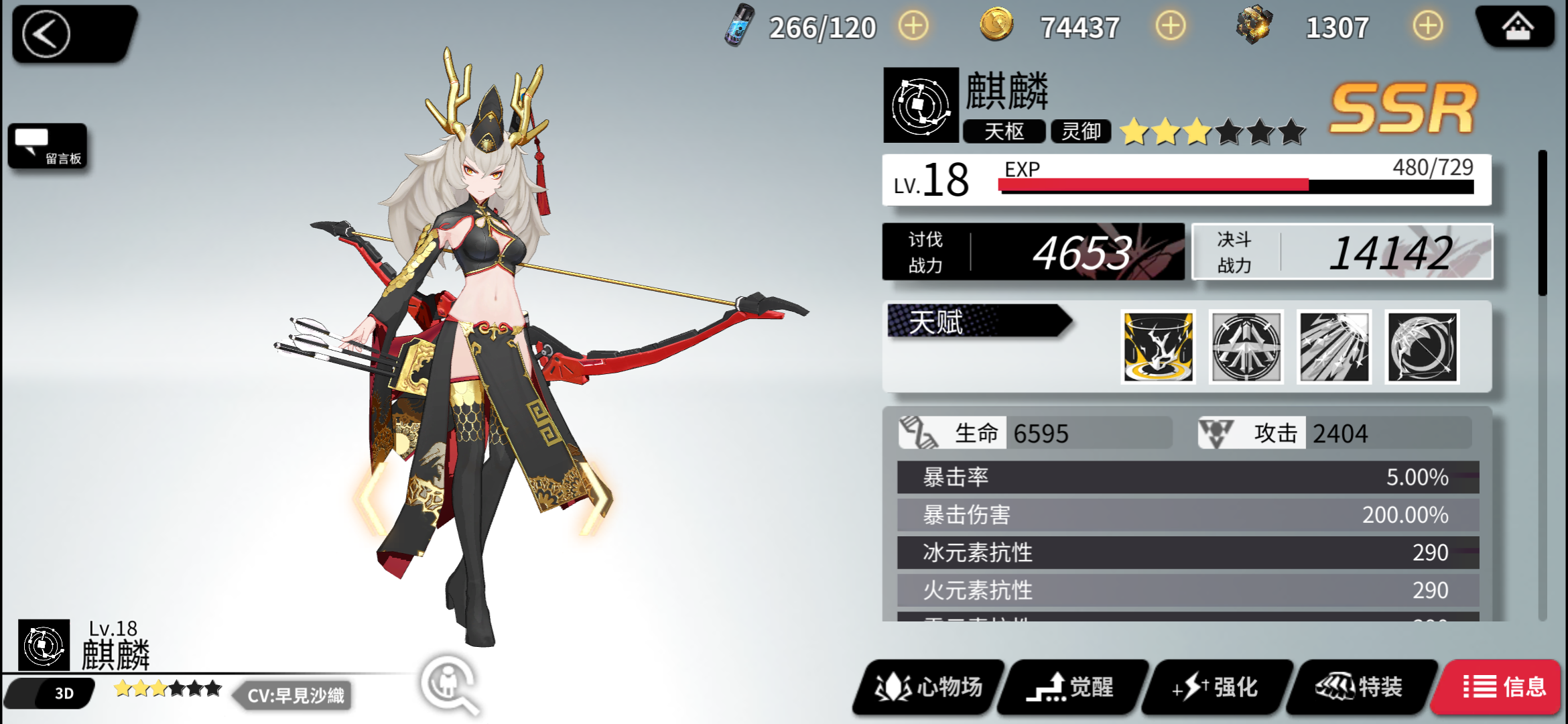Add gems with the plus button beside 1307
The width and height of the screenshot is (1568, 724).
(1428, 27)
